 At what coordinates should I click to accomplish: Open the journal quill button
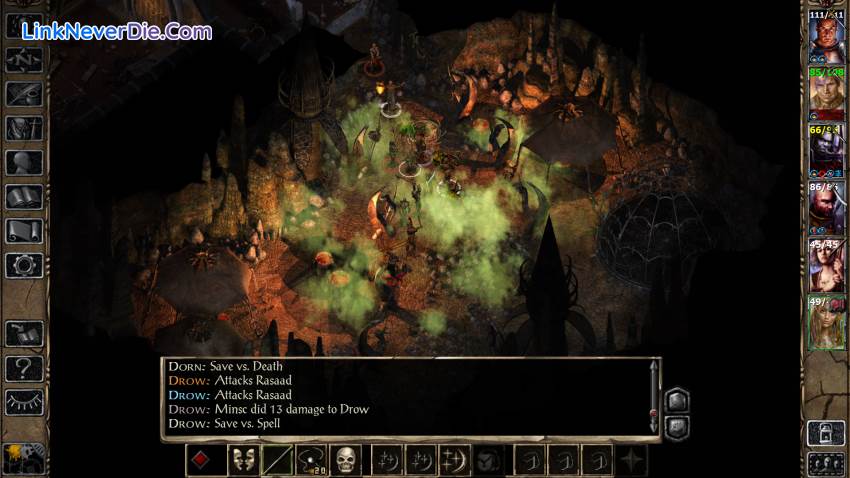tap(24, 94)
